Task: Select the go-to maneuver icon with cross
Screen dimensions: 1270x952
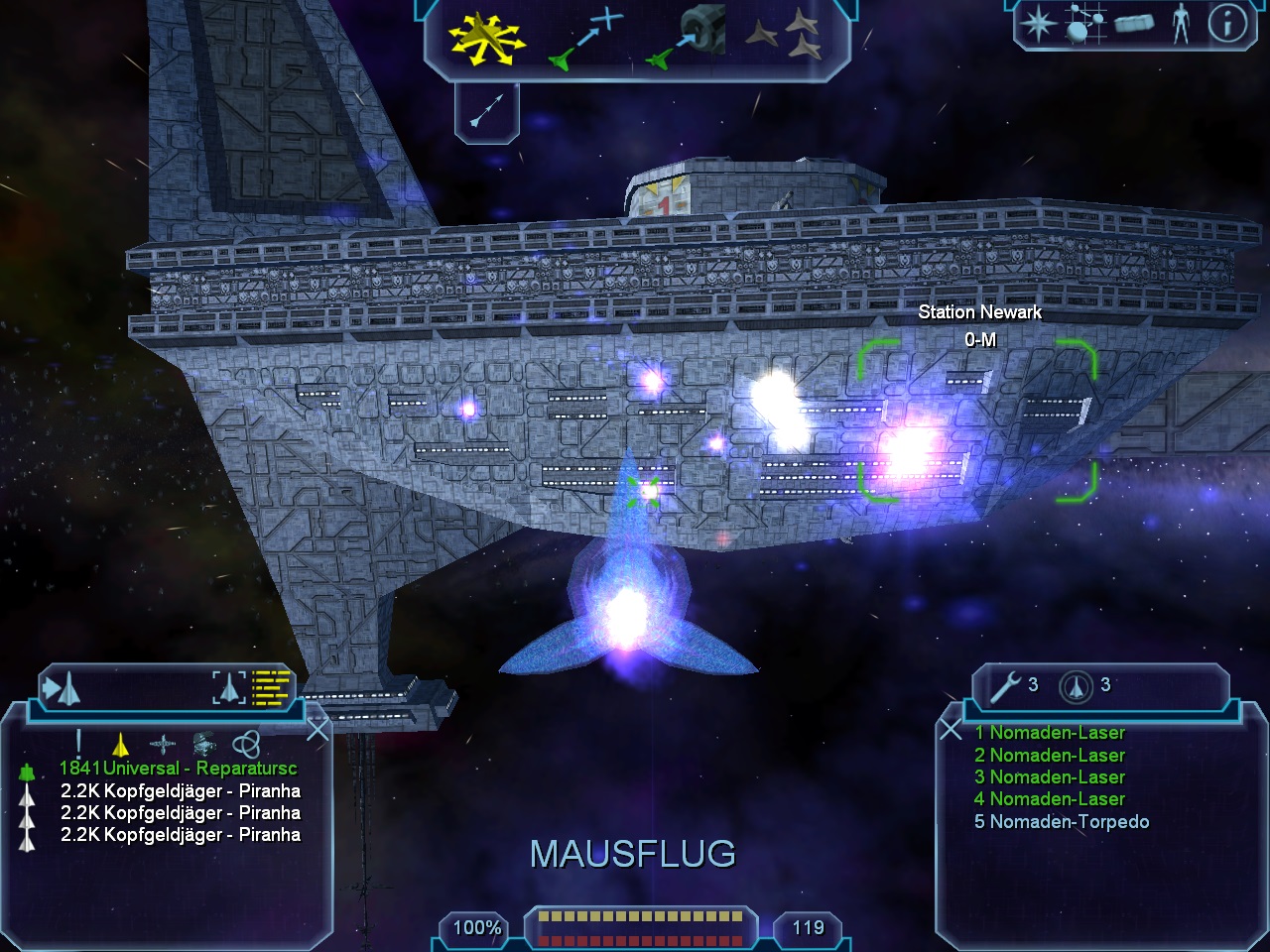Action: 587,40
